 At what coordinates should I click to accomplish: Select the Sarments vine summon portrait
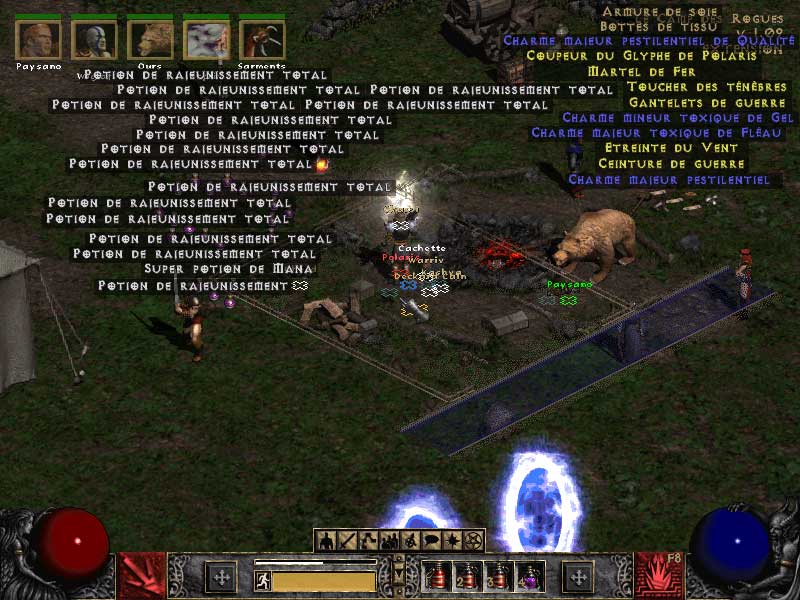[262, 39]
